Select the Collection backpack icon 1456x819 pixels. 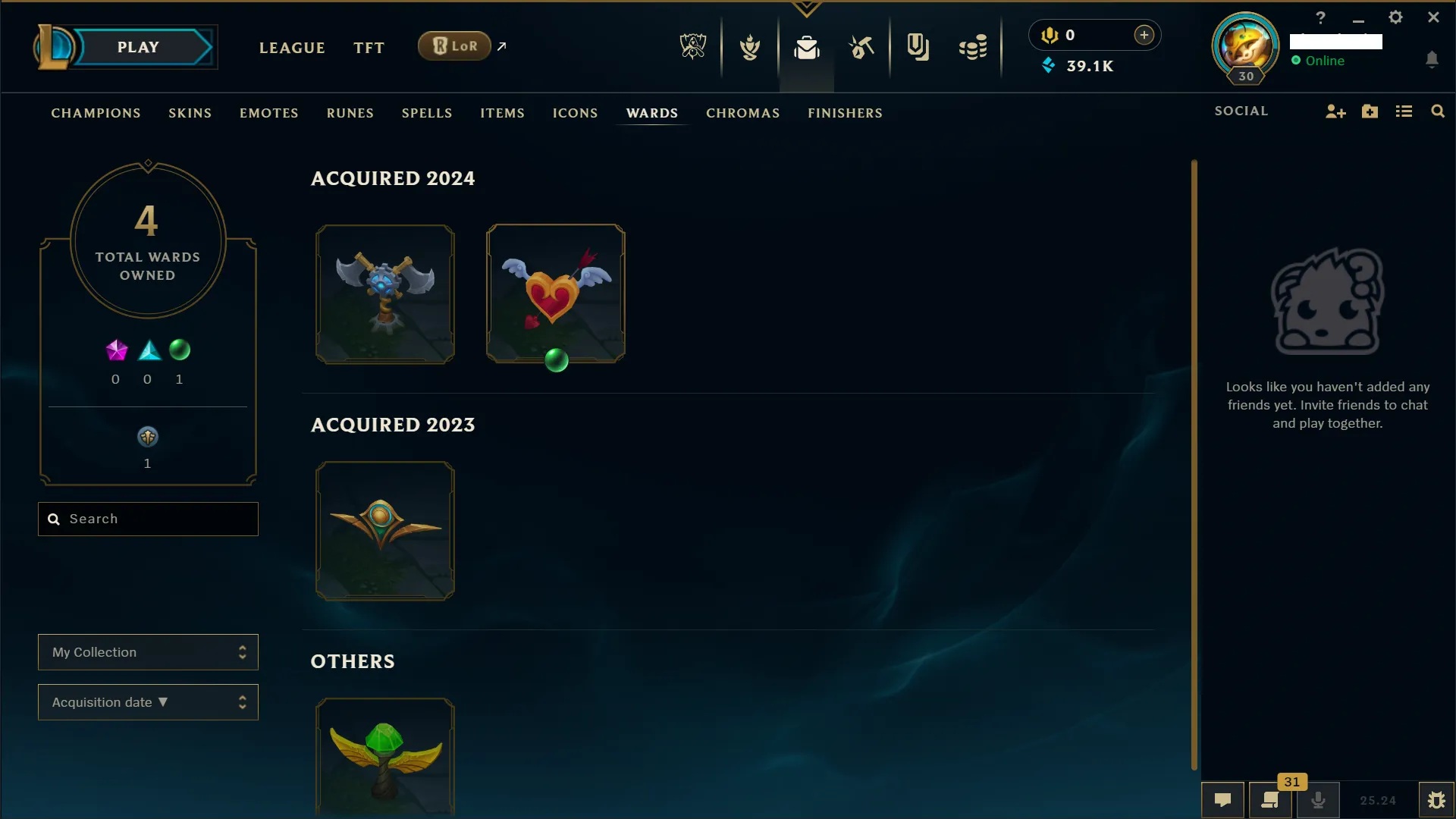point(807,47)
